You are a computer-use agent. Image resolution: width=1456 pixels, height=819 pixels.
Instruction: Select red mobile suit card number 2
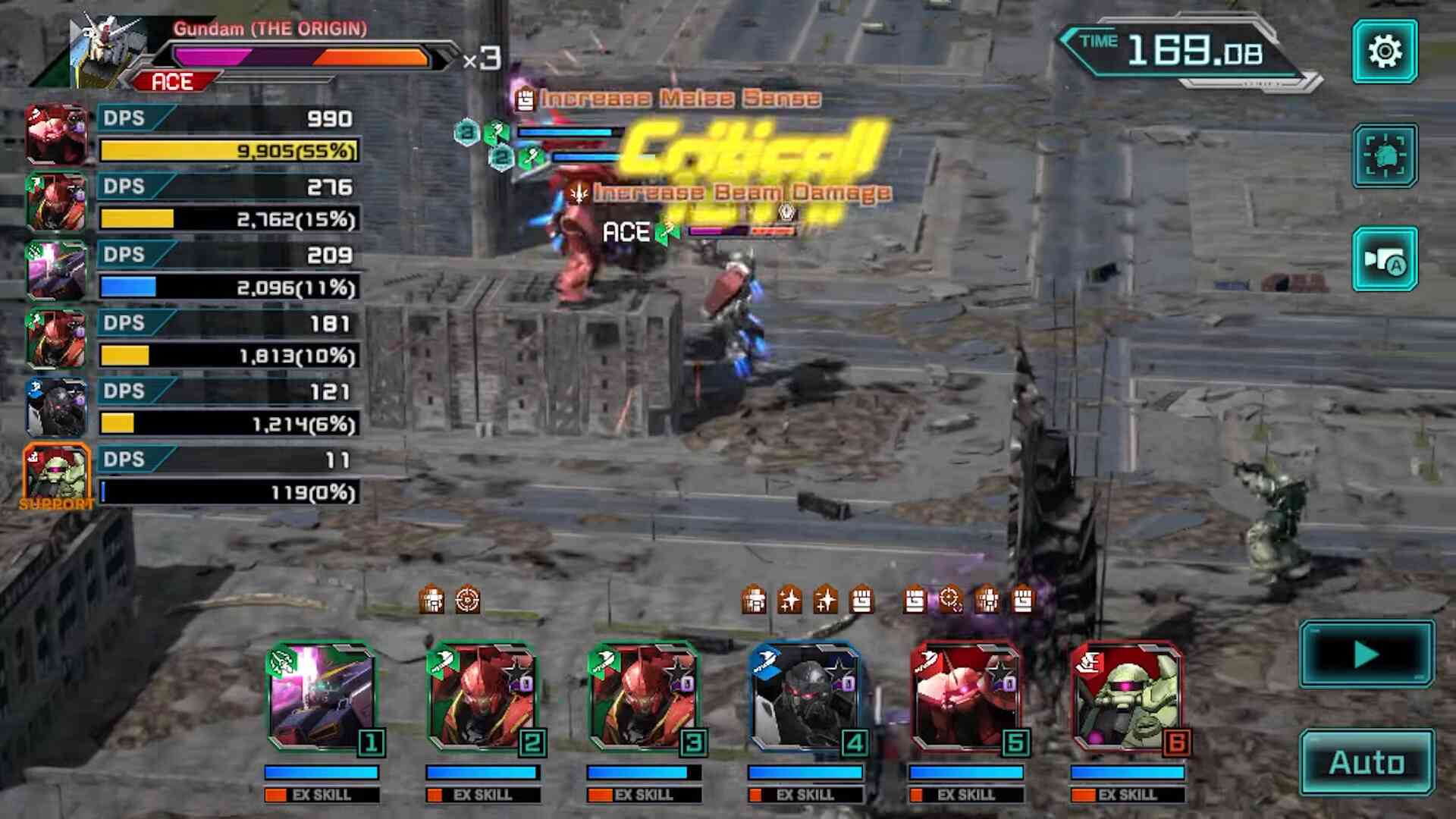(484, 698)
